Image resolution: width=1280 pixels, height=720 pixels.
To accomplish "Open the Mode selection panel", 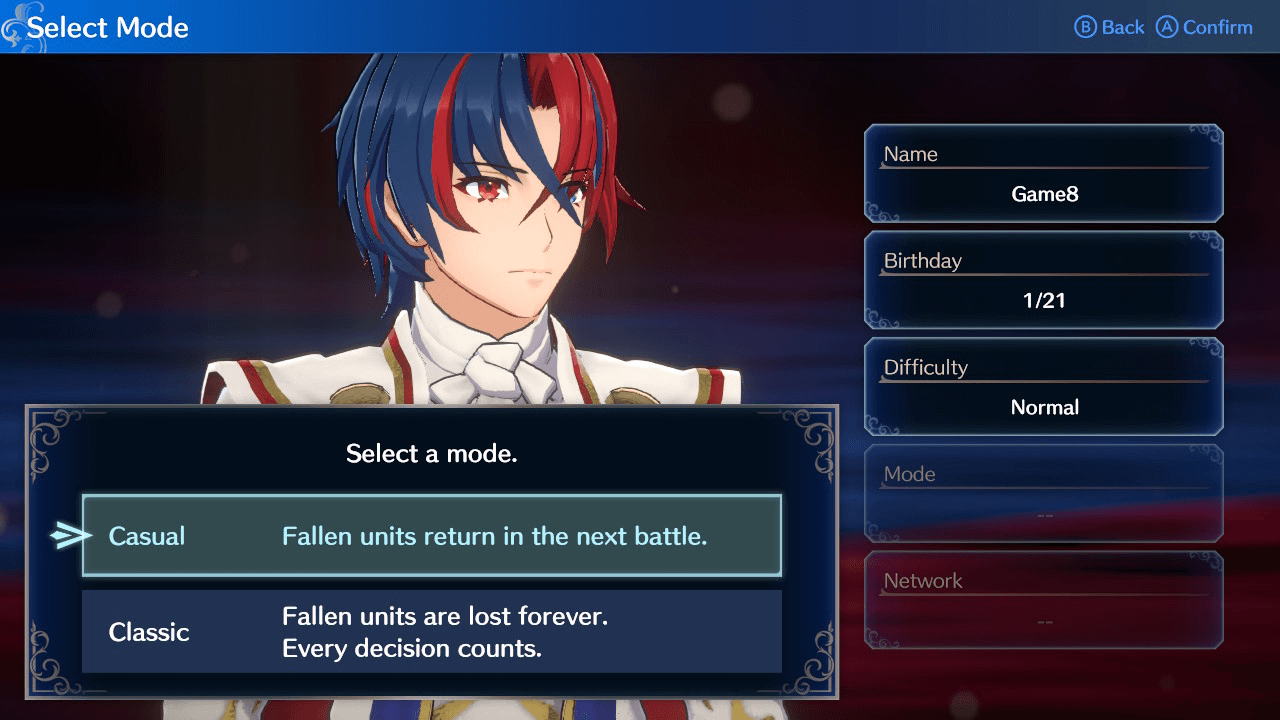I will click(1044, 493).
